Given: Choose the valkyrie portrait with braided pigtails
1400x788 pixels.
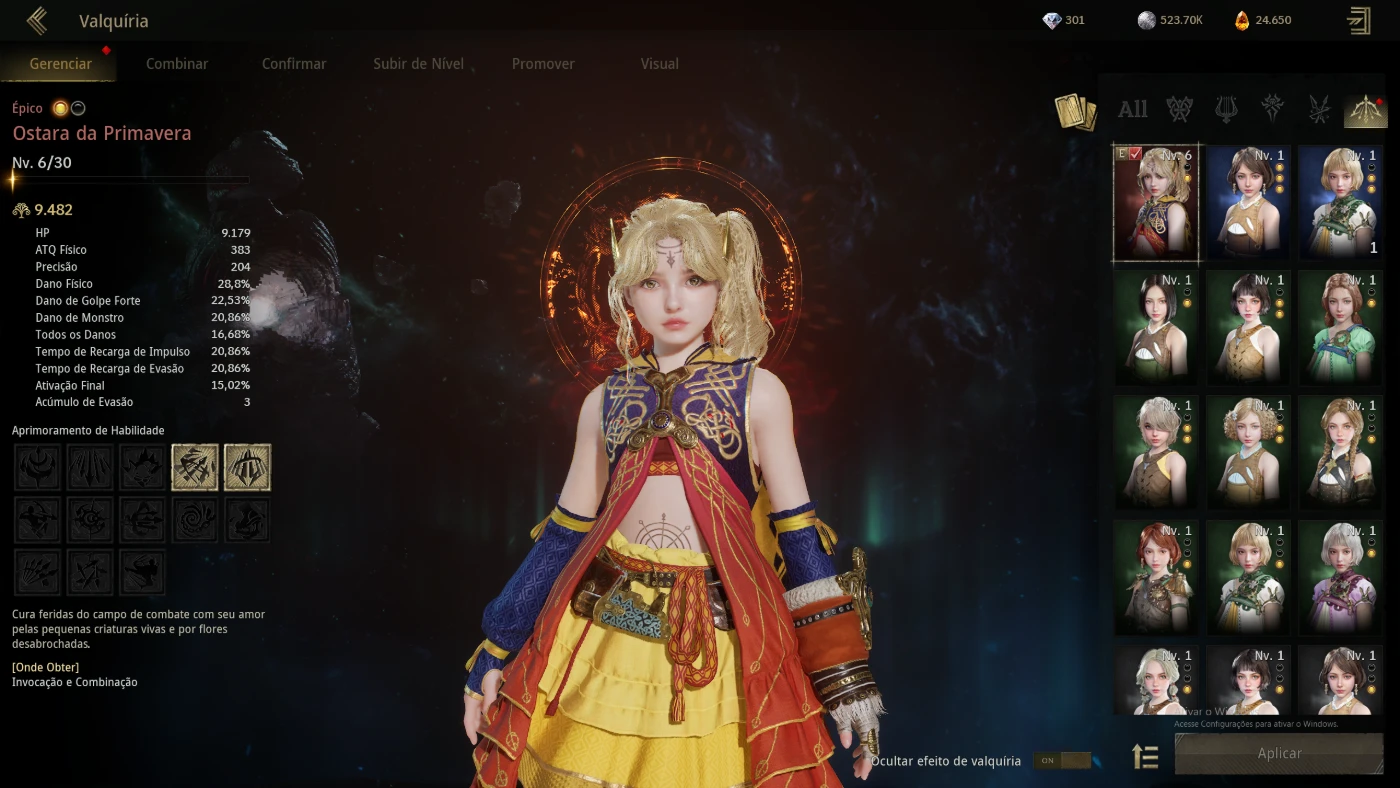Looking at the screenshot, I should click(1339, 452).
